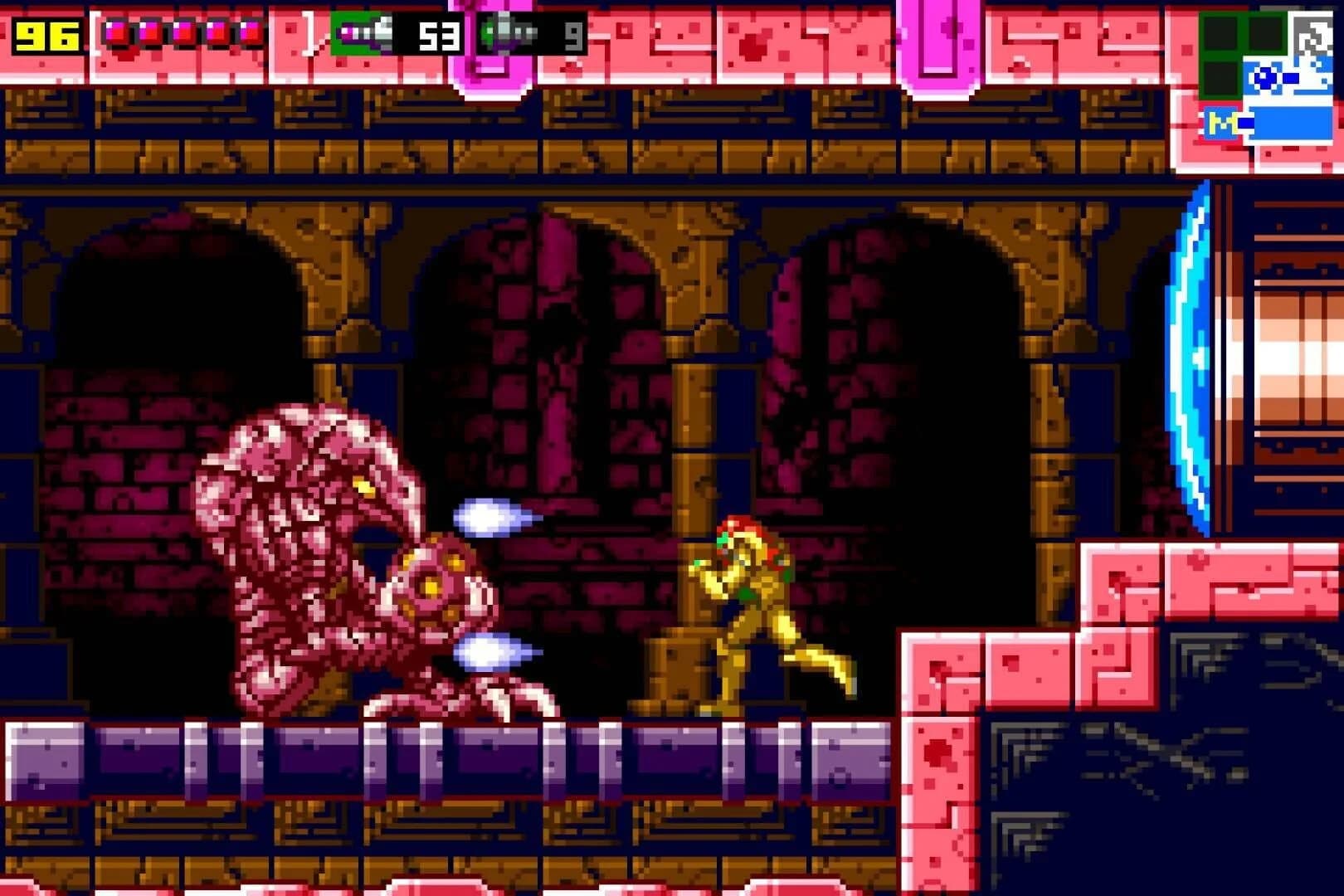This screenshot has width=1344, height=896.
Task: Toggle the dark green minimap cell below the filled square
Action: [1221, 77]
